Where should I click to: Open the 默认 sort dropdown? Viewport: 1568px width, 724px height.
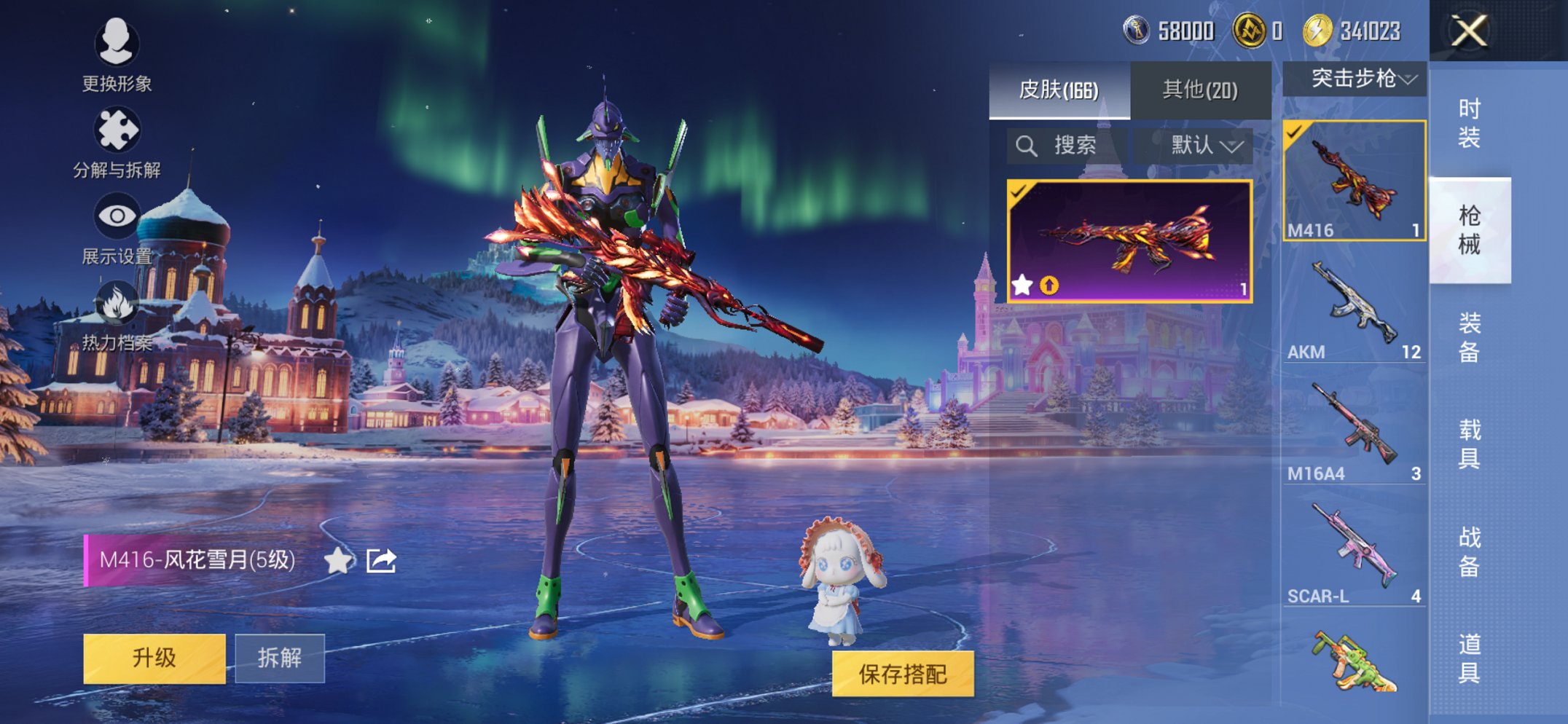click(x=1205, y=146)
